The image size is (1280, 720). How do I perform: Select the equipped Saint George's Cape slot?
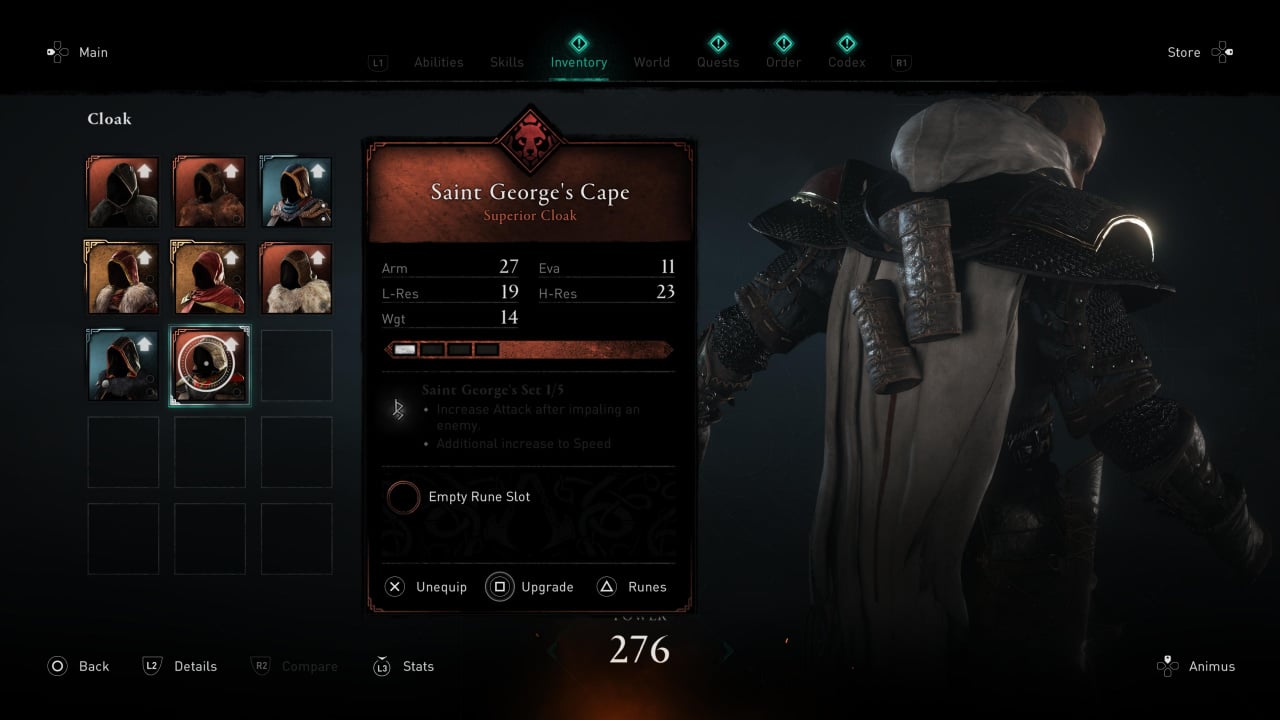[x=210, y=365]
